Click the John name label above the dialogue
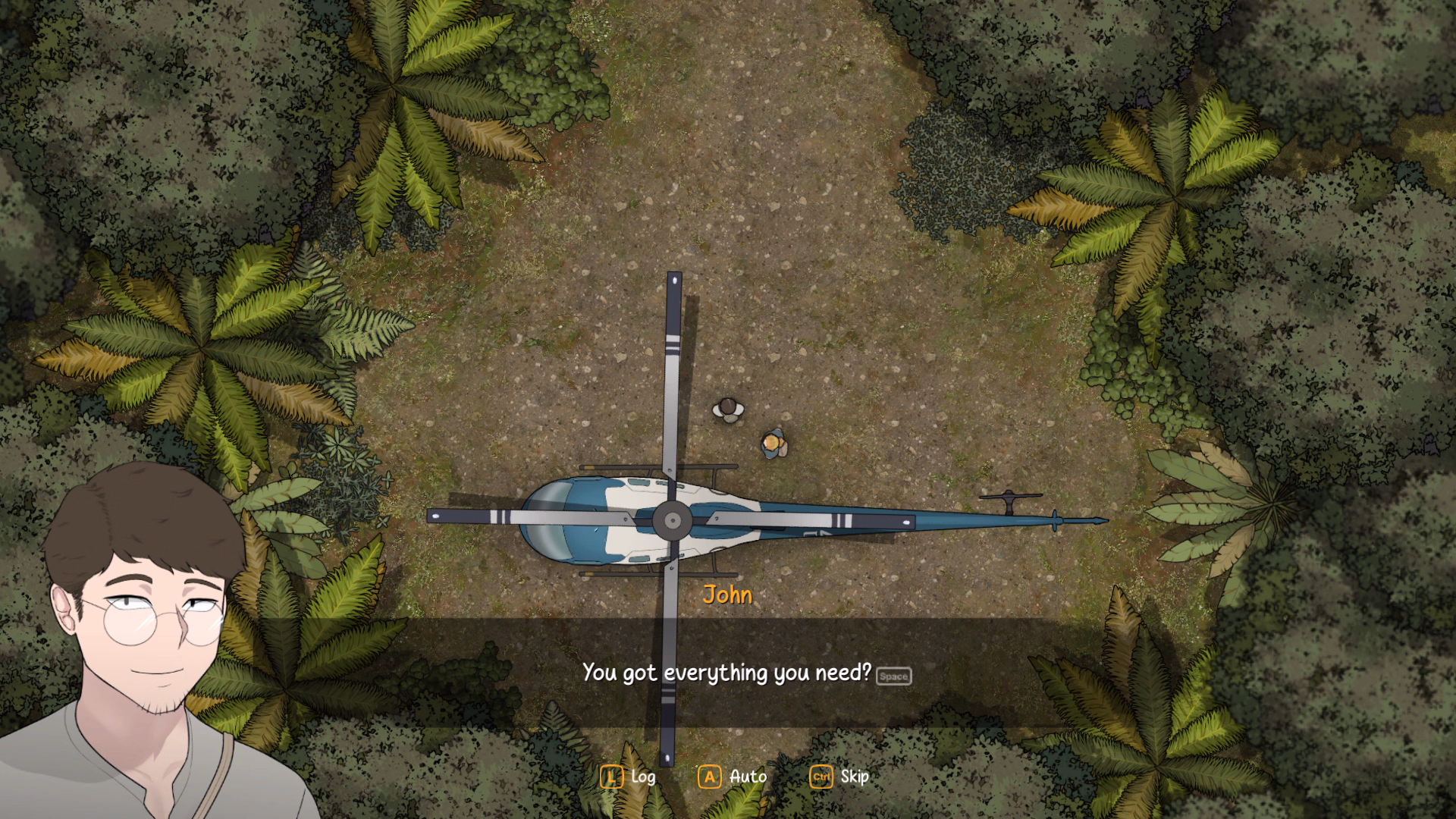Viewport: 1456px width, 819px height. [728, 596]
